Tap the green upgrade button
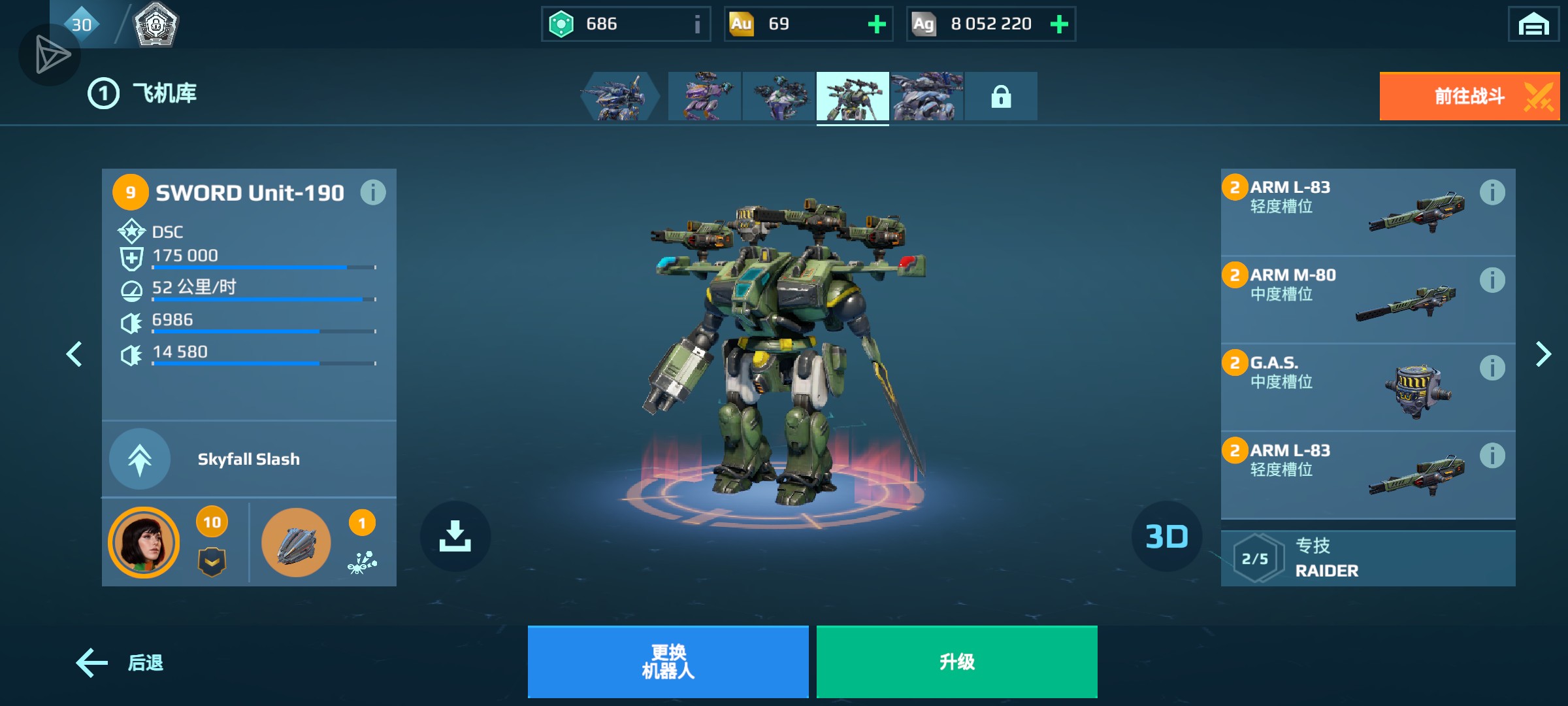 (956, 662)
